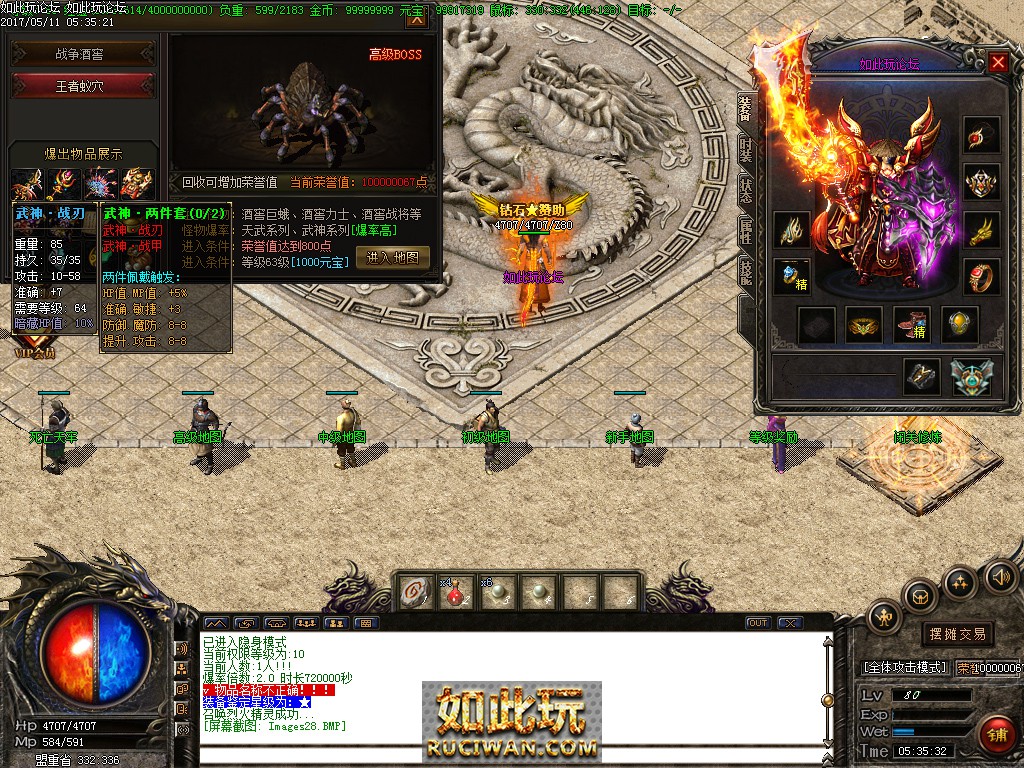
Task: Switch to the 技能 skills tab
Action: pyautogui.click(x=745, y=272)
